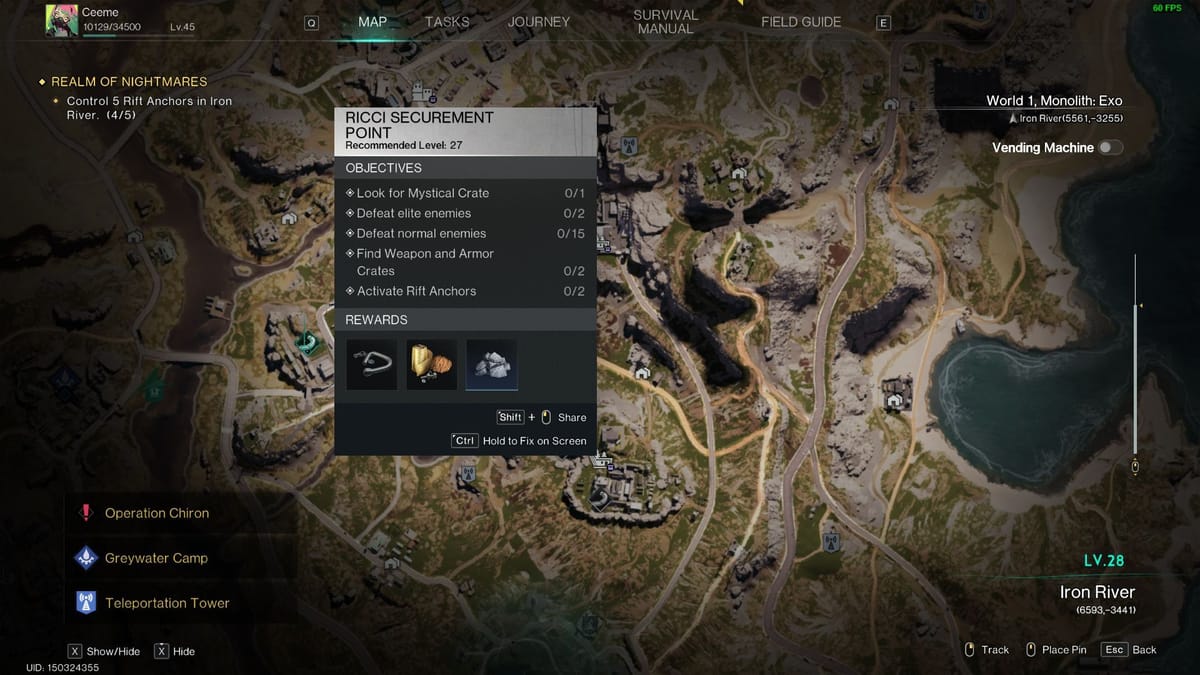Toggle the Vending Machine switch
1200x675 pixels.
pyautogui.click(x=1110, y=148)
